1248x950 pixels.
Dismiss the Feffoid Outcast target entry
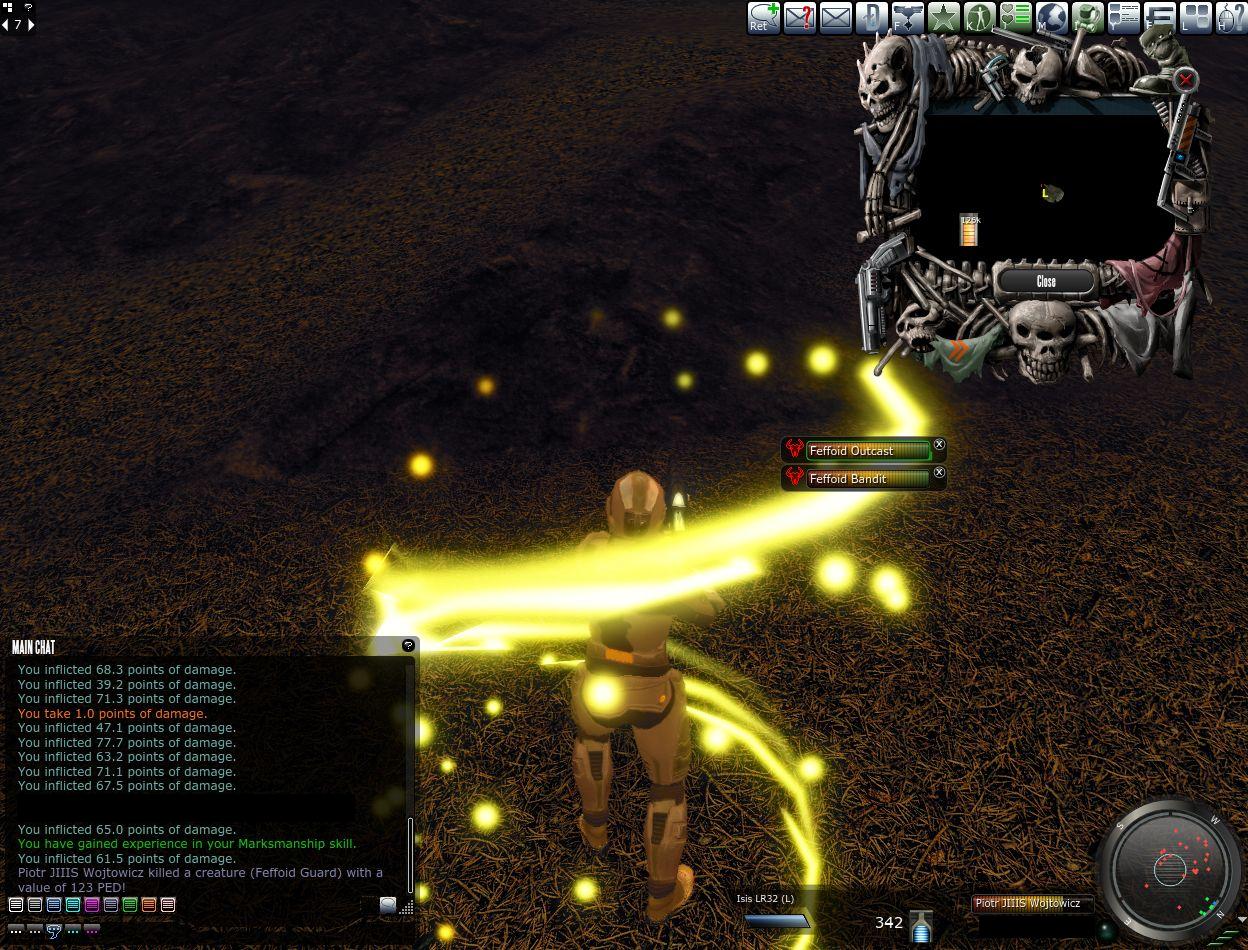point(939,444)
